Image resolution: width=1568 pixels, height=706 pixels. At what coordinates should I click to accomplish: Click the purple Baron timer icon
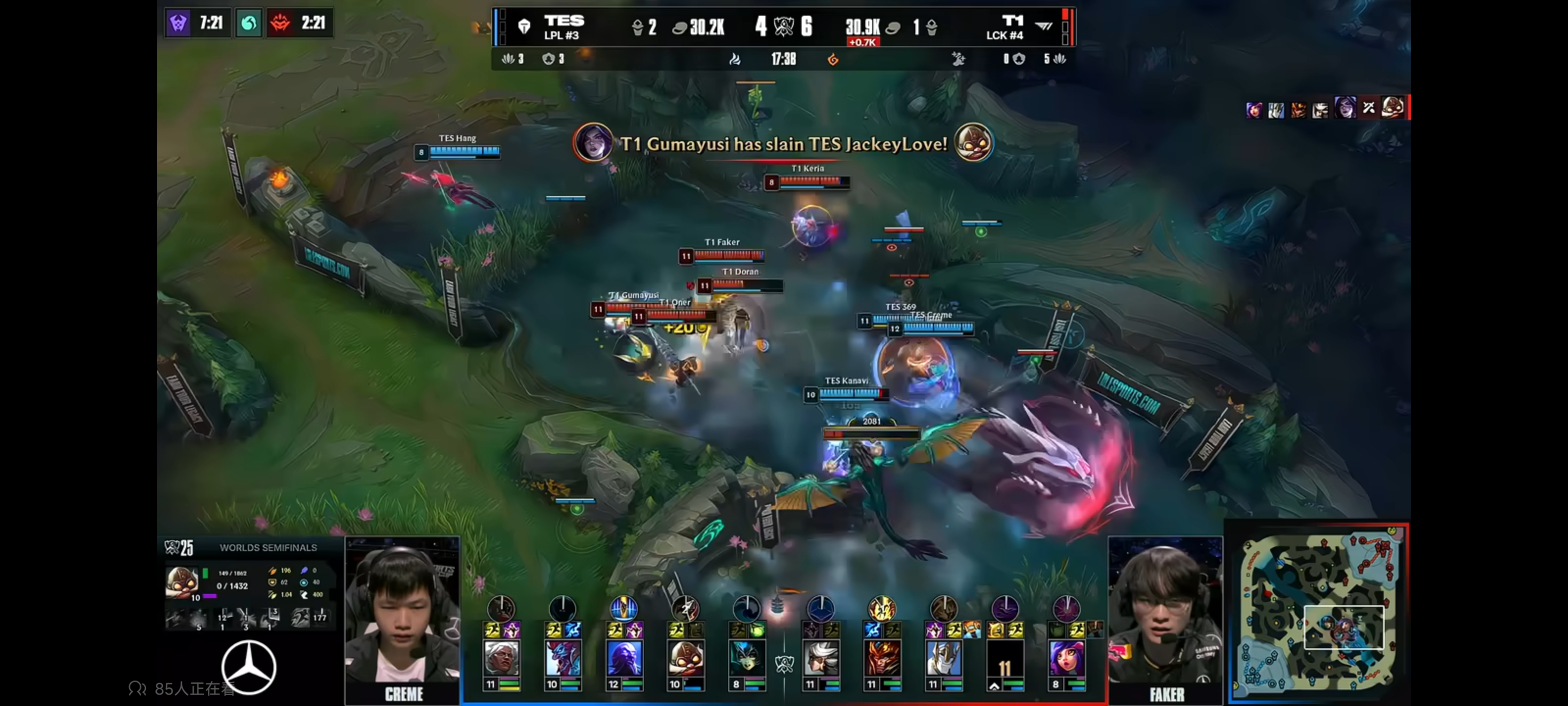click(x=178, y=23)
